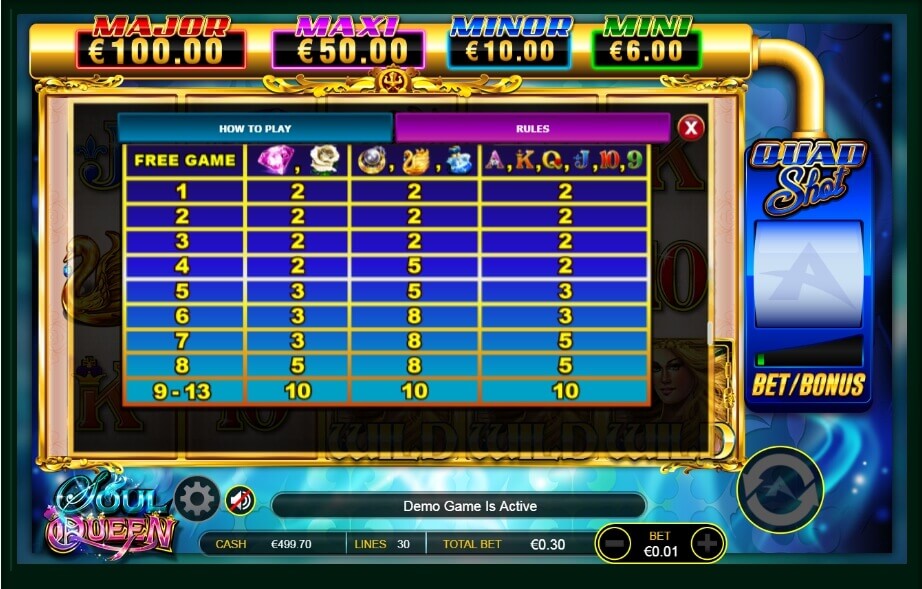Close the rules paytable window

click(x=690, y=127)
